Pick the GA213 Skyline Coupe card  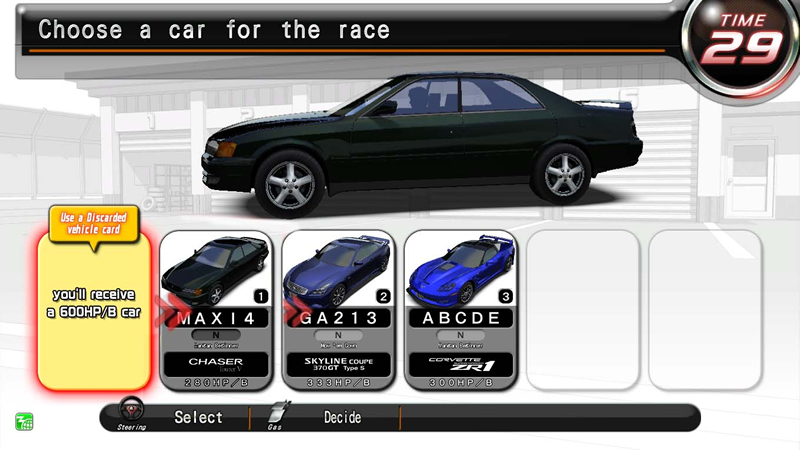tap(338, 310)
